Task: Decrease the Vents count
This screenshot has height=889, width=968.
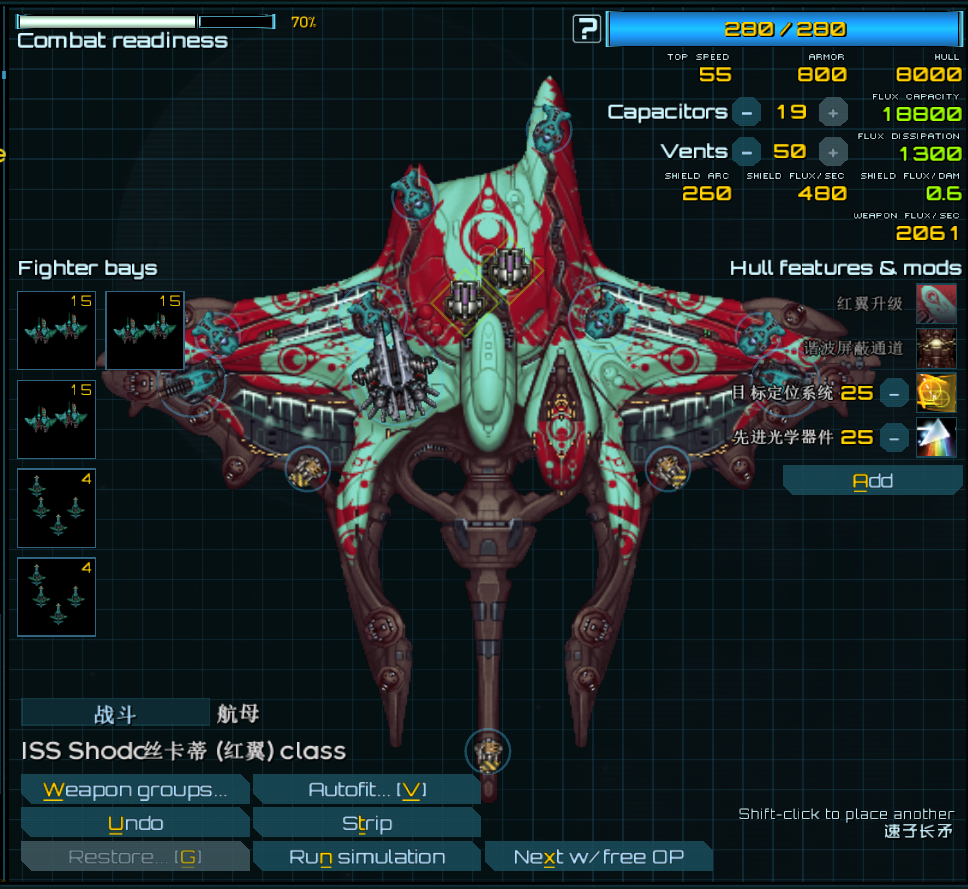Action: [x=746, y=152]
